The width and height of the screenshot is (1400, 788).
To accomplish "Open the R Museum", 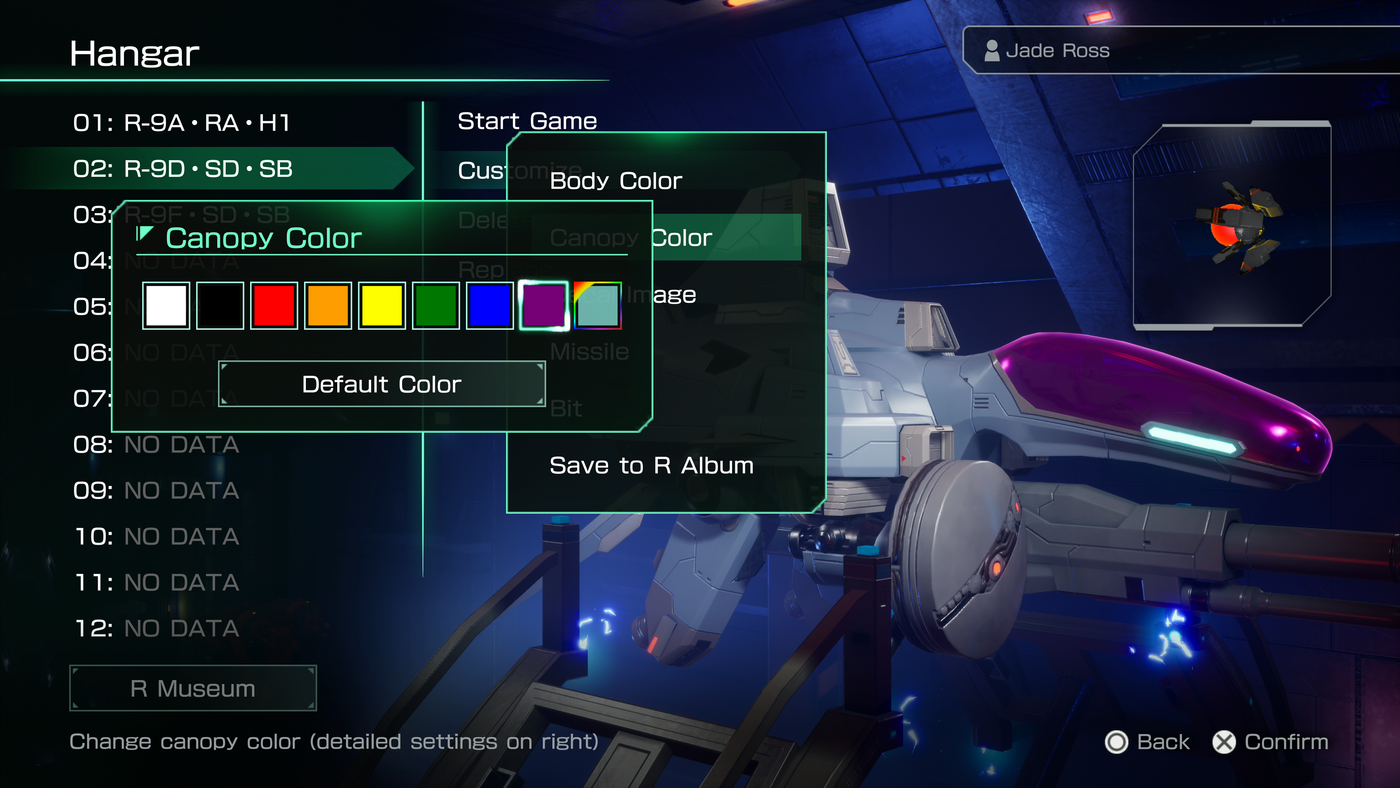I will 192,687.
